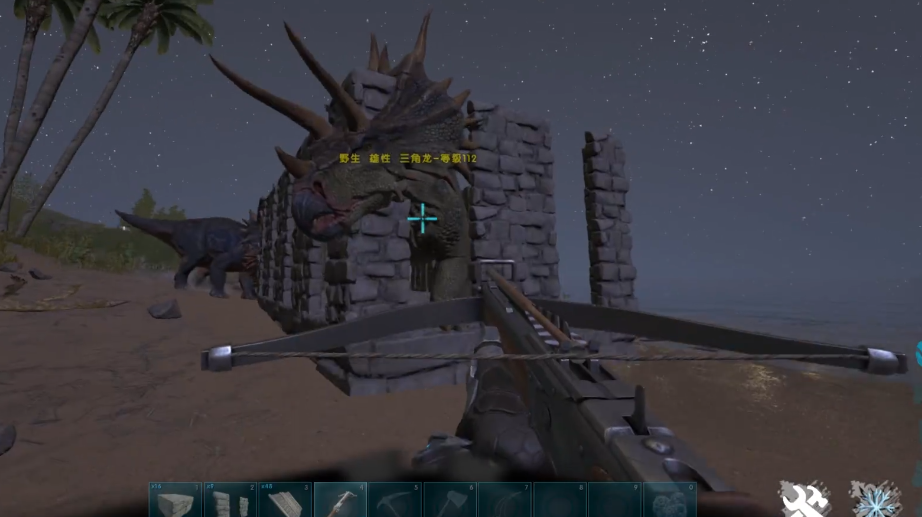The width and height of the screenshot is (922, 517).
Task: Choose the faded bow in slot 7
Action: tap(504, 500)
